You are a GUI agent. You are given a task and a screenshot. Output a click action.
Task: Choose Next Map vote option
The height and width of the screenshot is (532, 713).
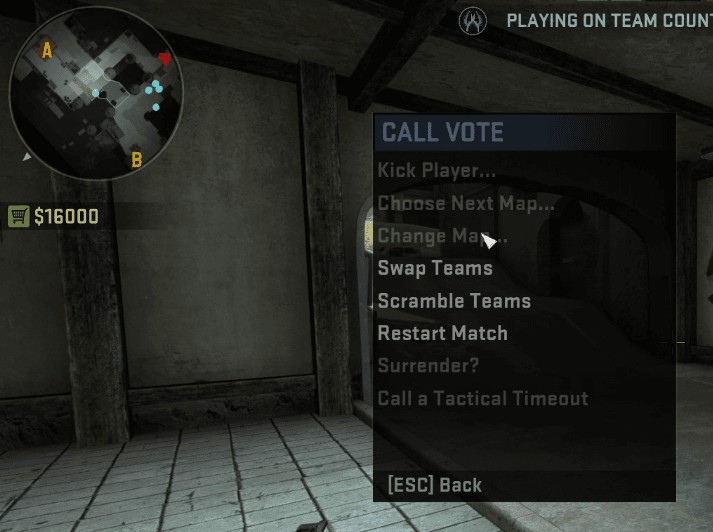pos(465,204)
